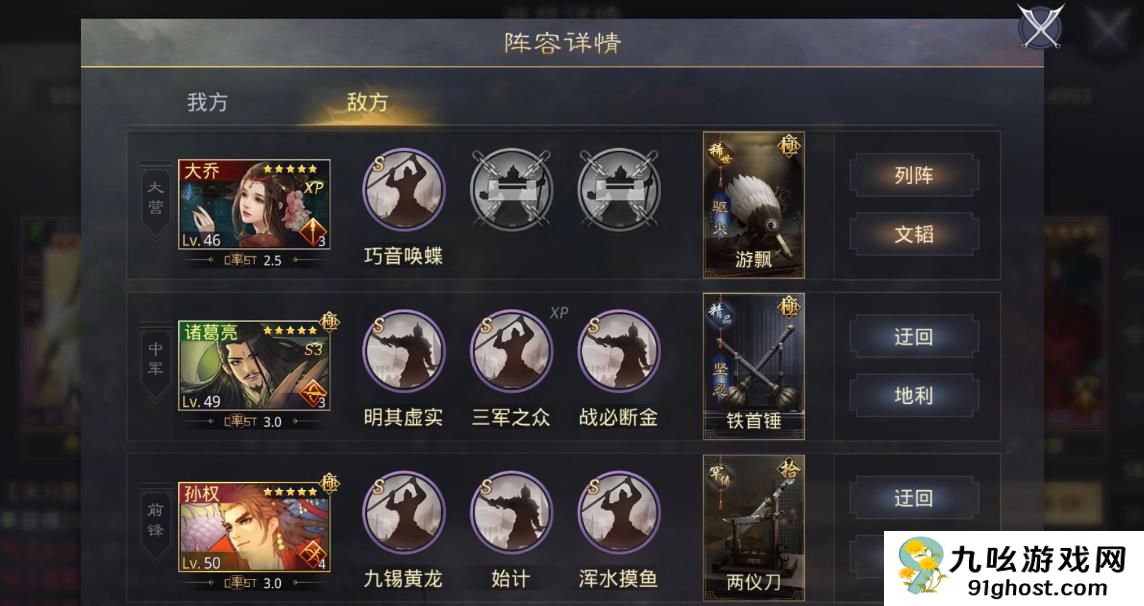Select the 敌方 tab
This screenshot has height=606, width=1144.
pyautogui.click(x=367, y=102)
